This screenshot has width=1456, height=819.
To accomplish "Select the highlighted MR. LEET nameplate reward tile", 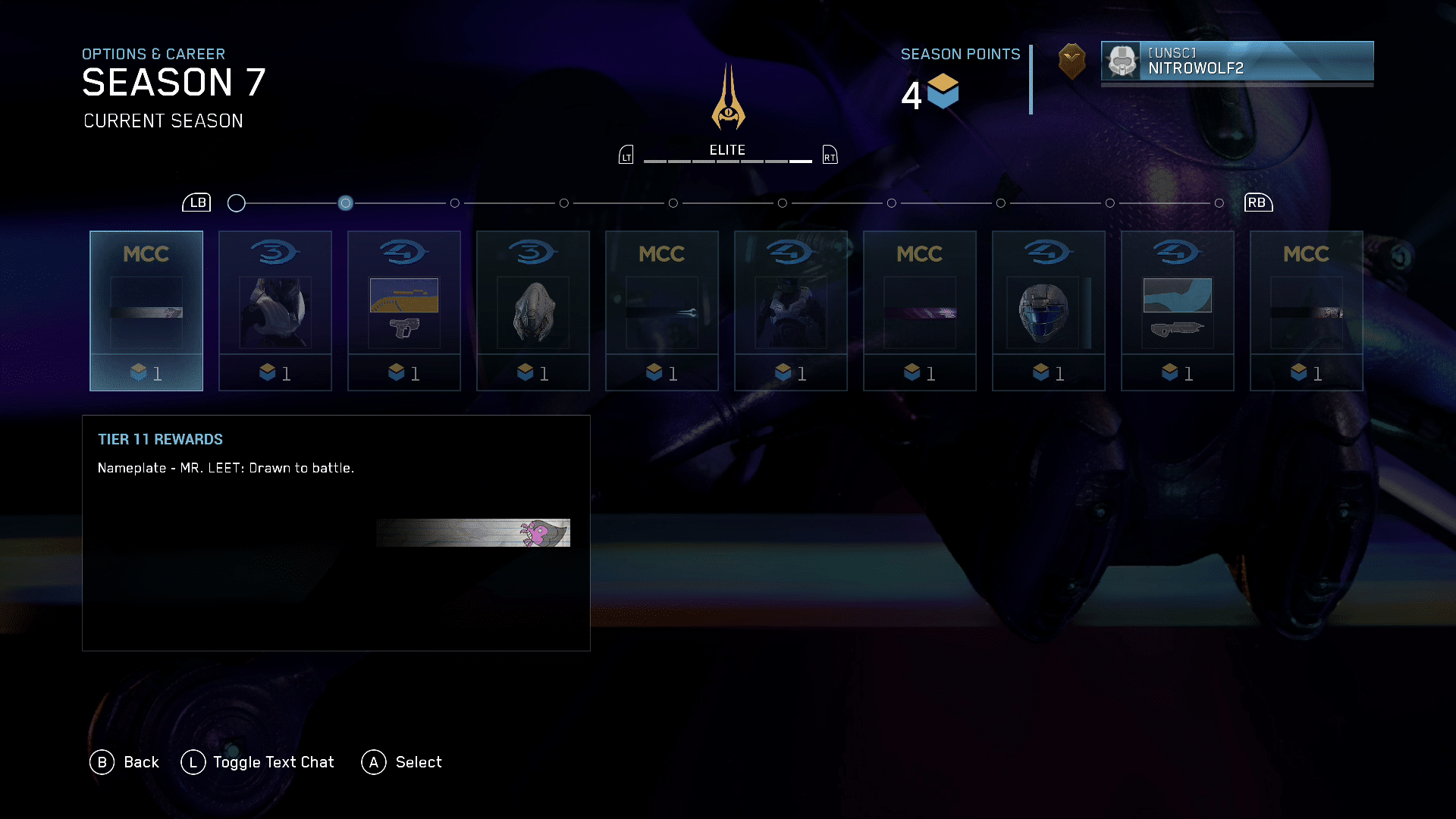I will click(x=146, y=311).
